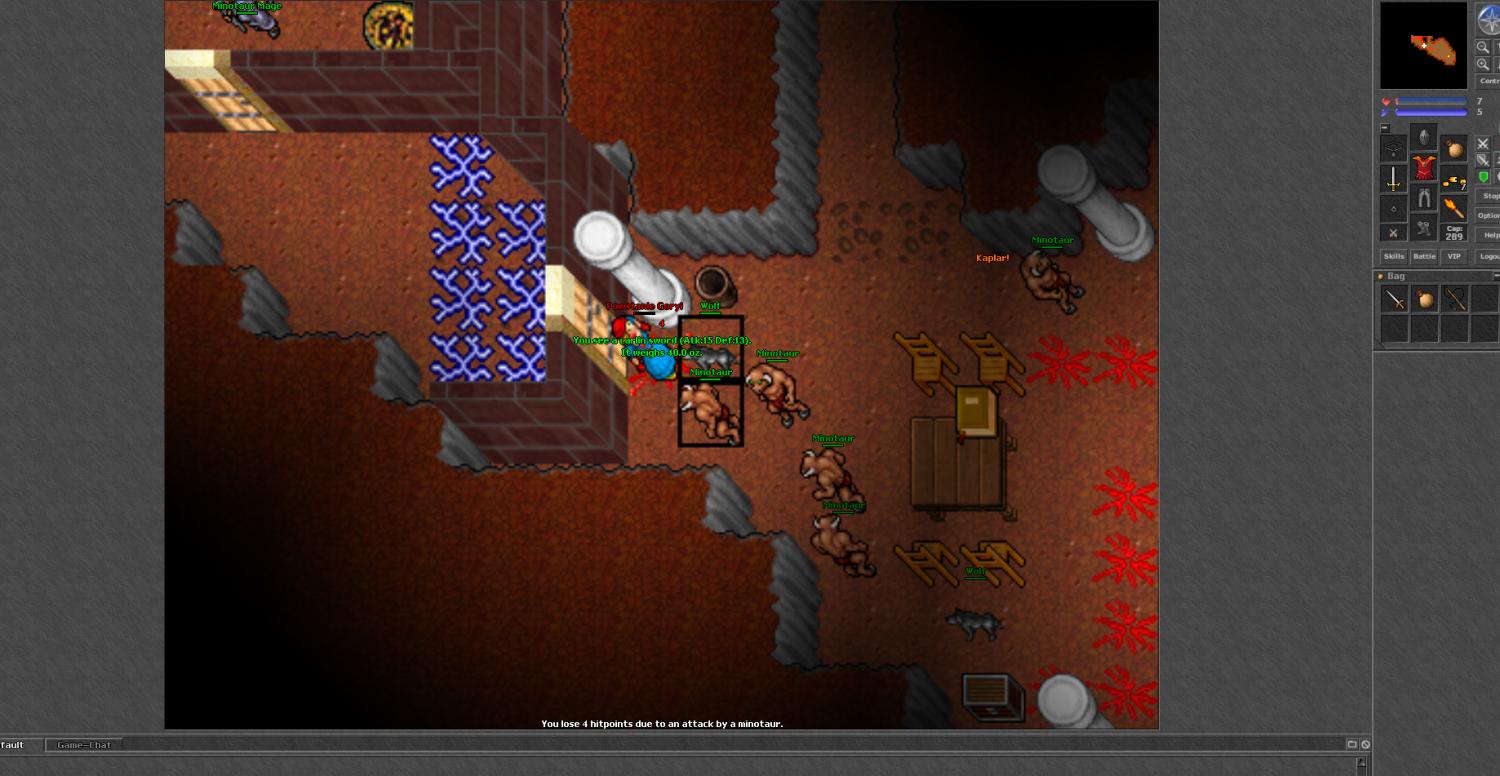Select the red armor in the body slot

pyautogui.click(x=1424, y=167)
